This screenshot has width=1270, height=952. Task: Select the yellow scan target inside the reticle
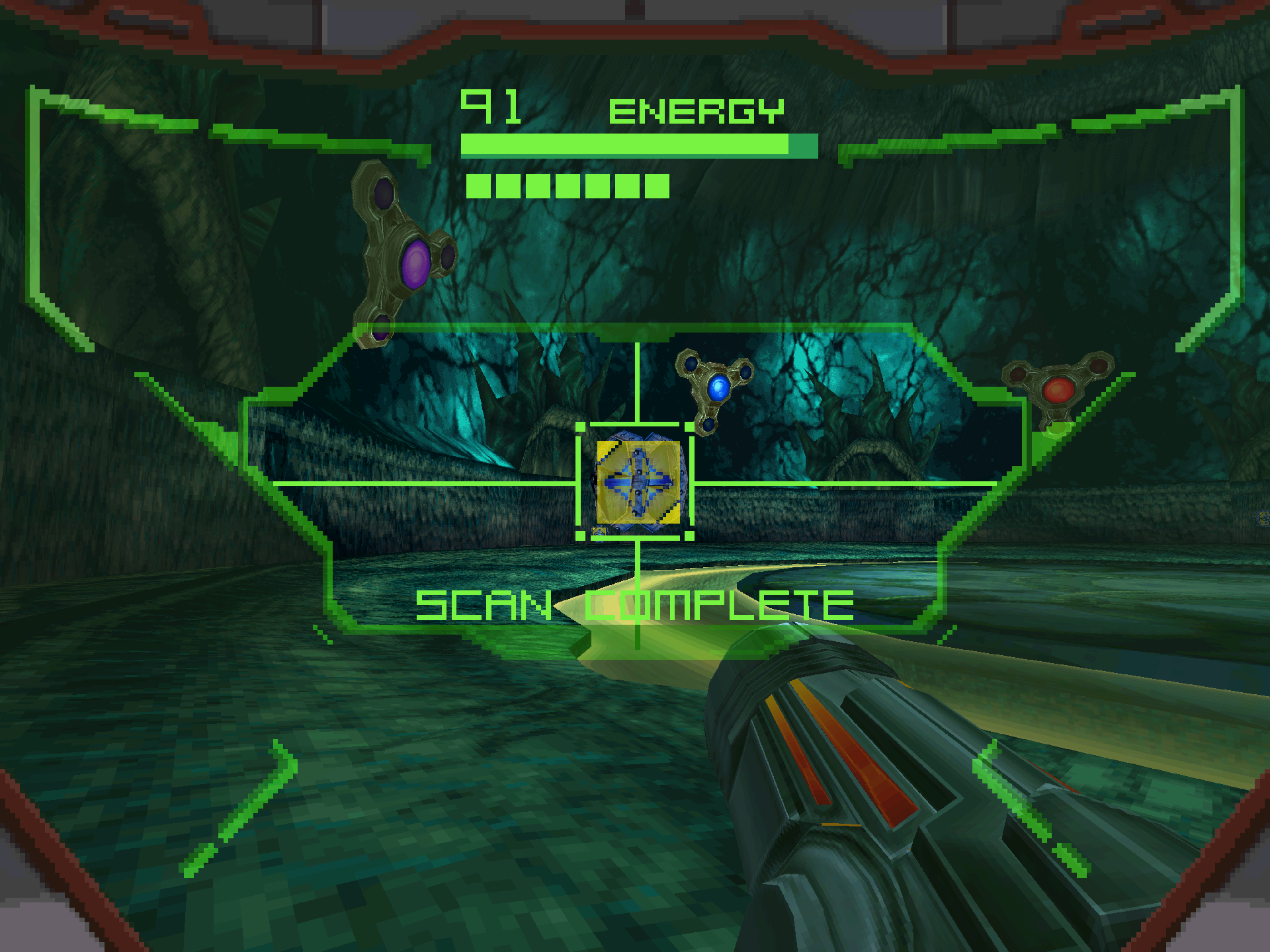[x=638, y=483]
